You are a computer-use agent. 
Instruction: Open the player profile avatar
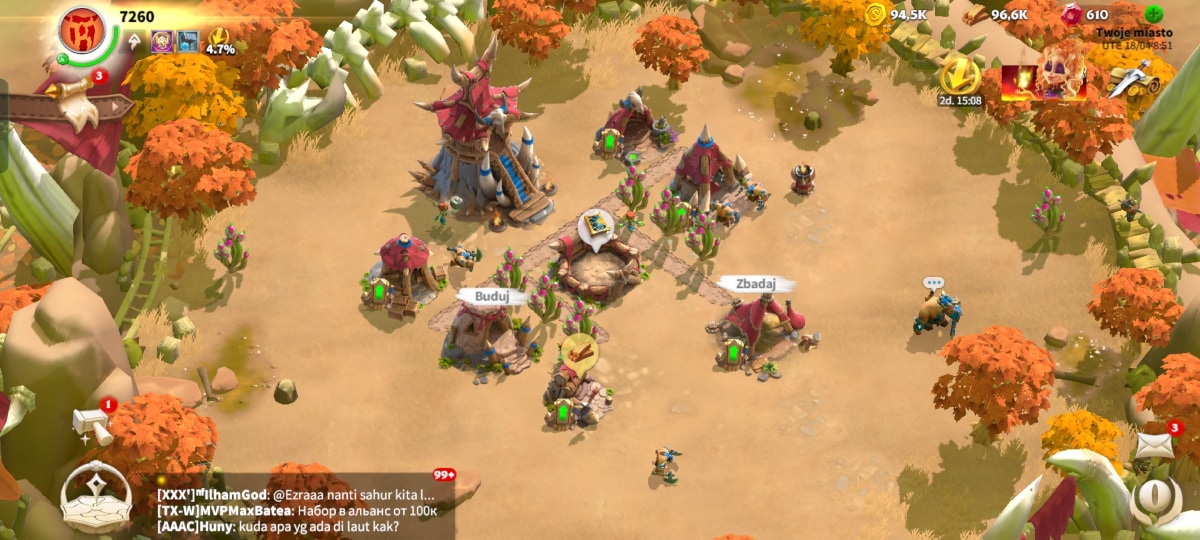tap(83, 30)
